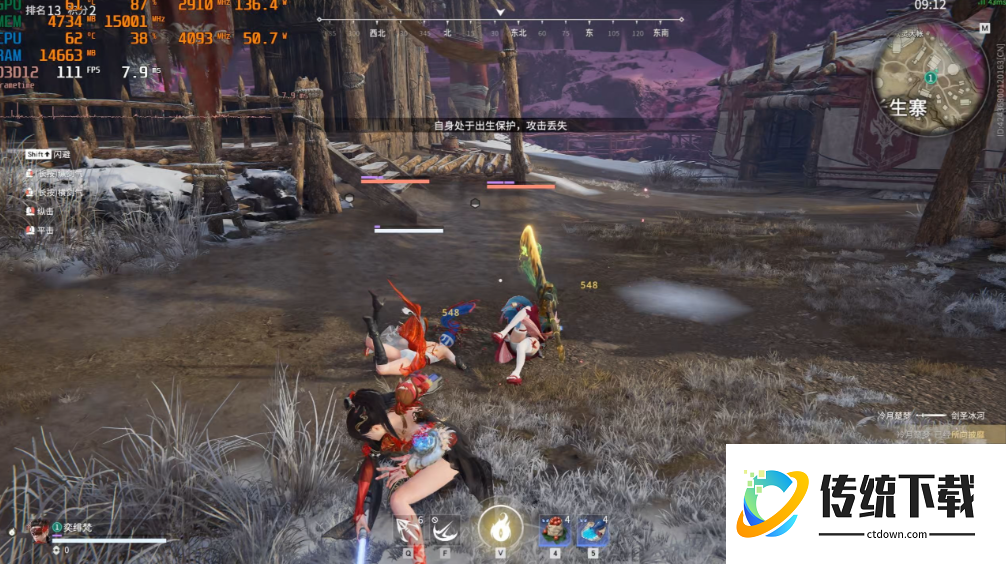Click the player portrait avatar
Image resolution: width=1006 pixels, height=564 pixels.
click(x=40, y=530)
